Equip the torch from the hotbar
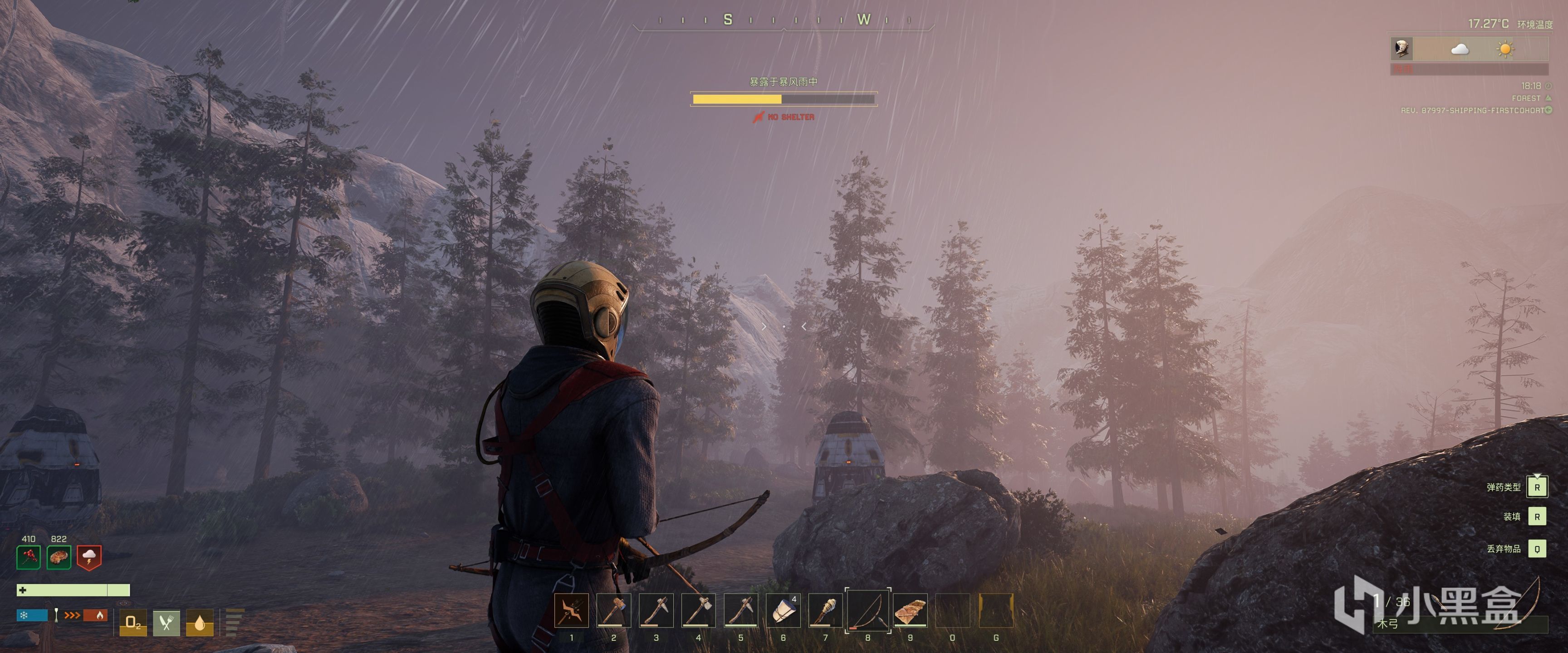The height and width of the screenshot is (653, 1568). point(825,610)
